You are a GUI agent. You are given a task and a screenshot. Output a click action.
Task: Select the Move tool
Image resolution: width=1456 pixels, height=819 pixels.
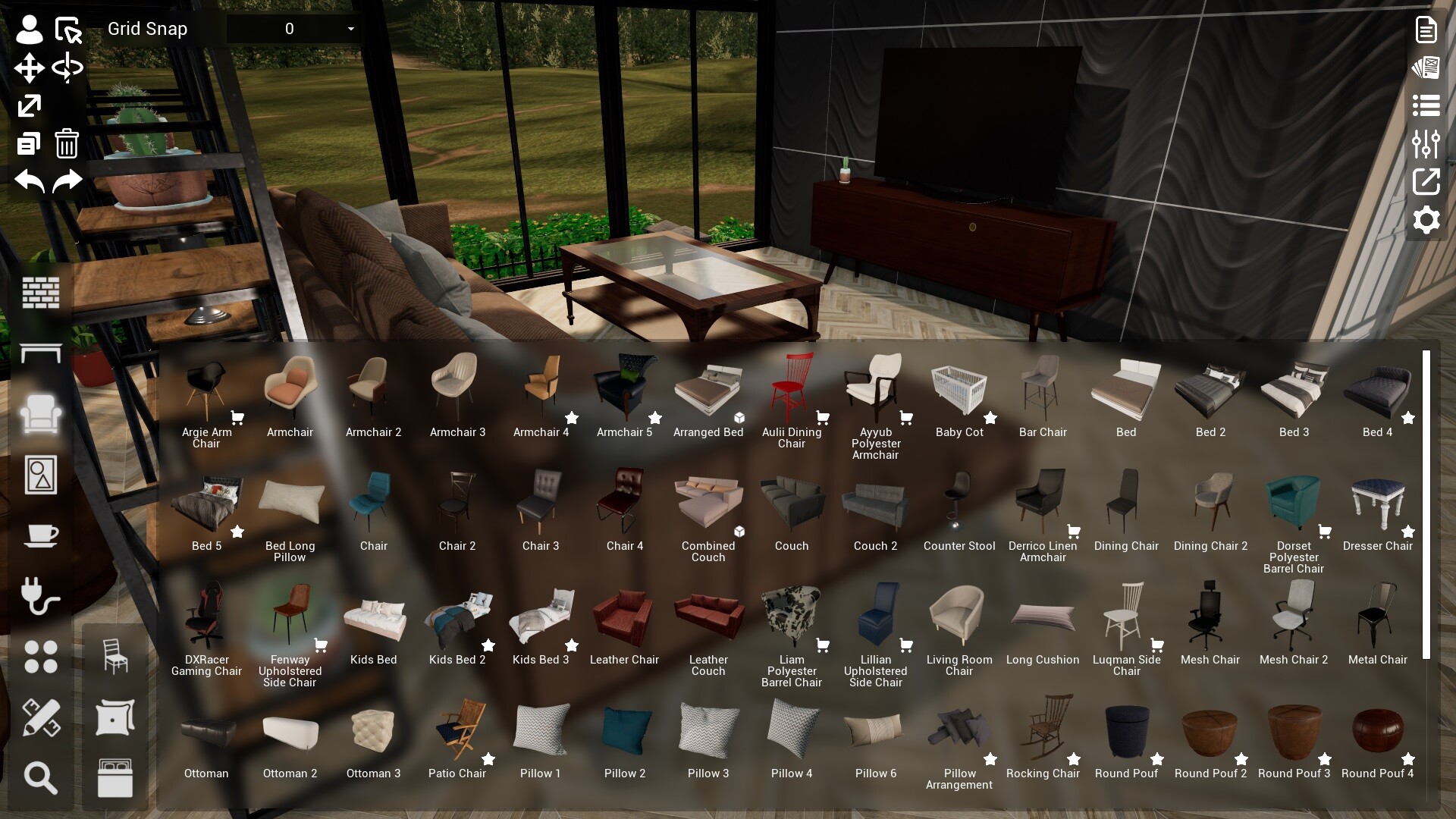coord(28,67)
